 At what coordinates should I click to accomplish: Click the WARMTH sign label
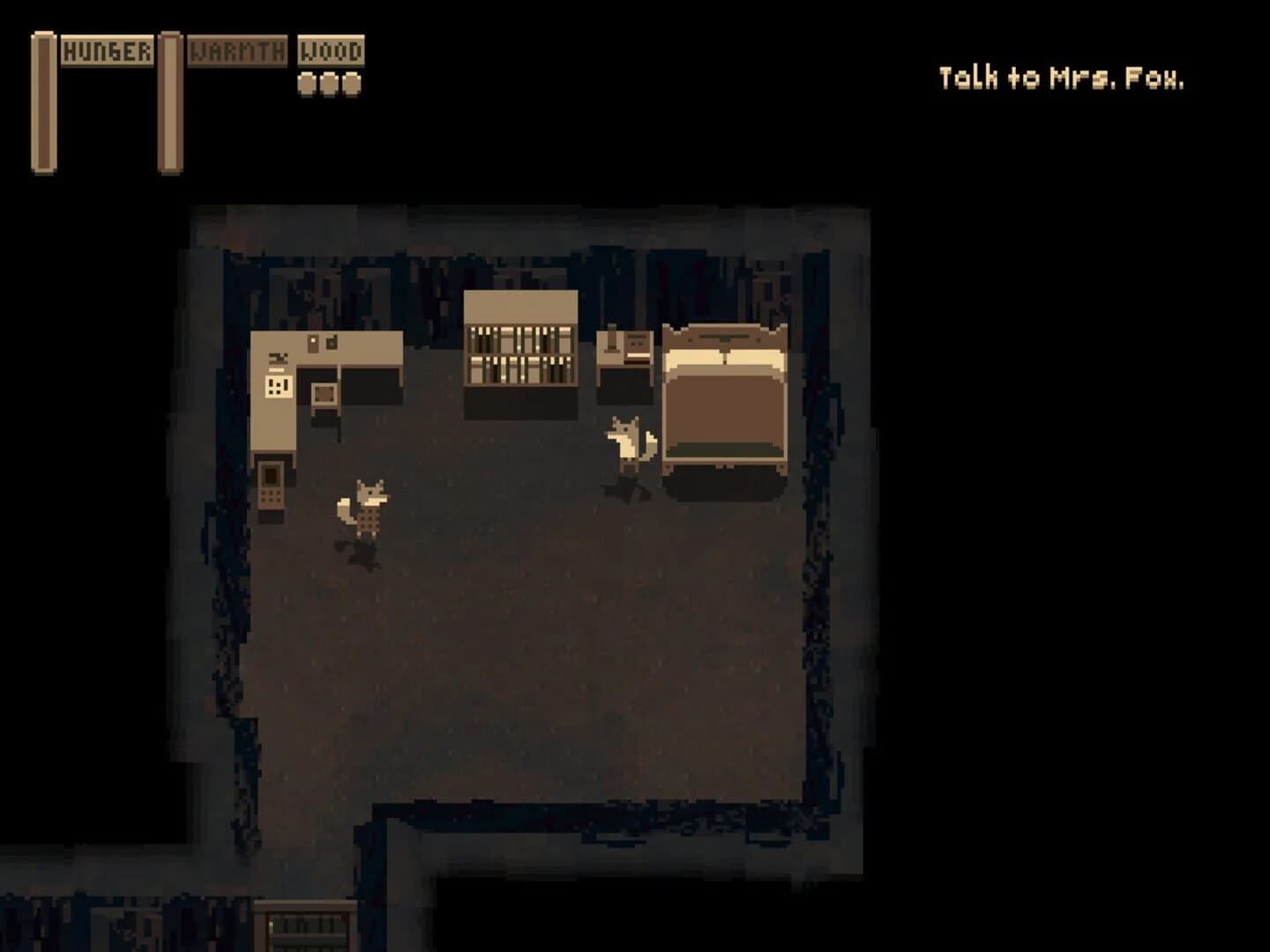[x=236, y=50]
